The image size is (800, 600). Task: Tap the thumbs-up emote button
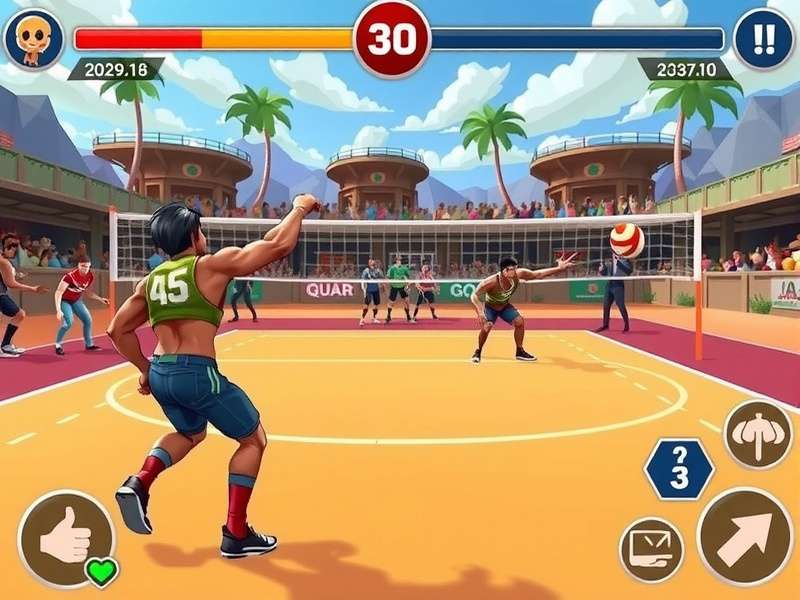pos(66,538)
